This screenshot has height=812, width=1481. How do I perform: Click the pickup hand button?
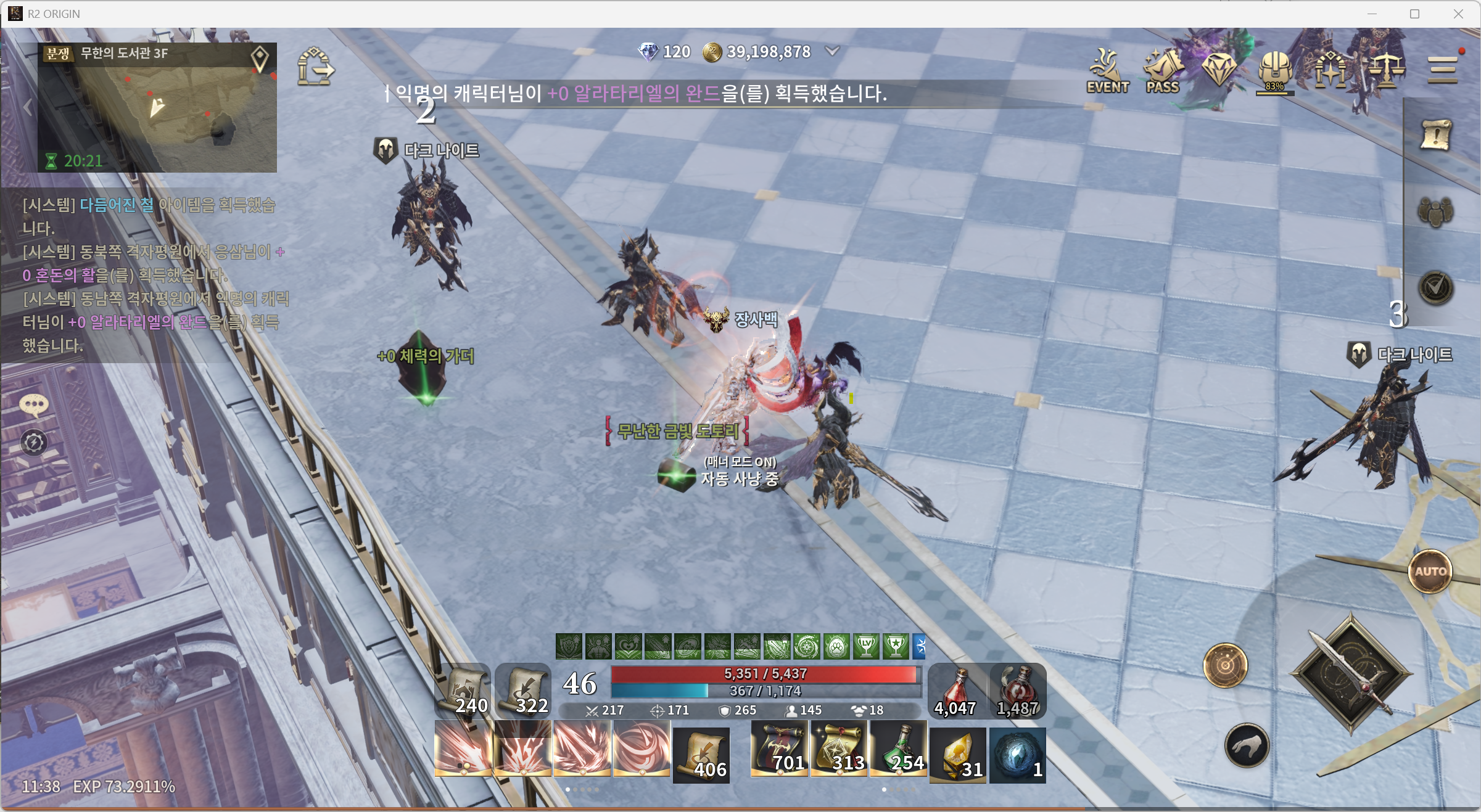coord(1247,746)
